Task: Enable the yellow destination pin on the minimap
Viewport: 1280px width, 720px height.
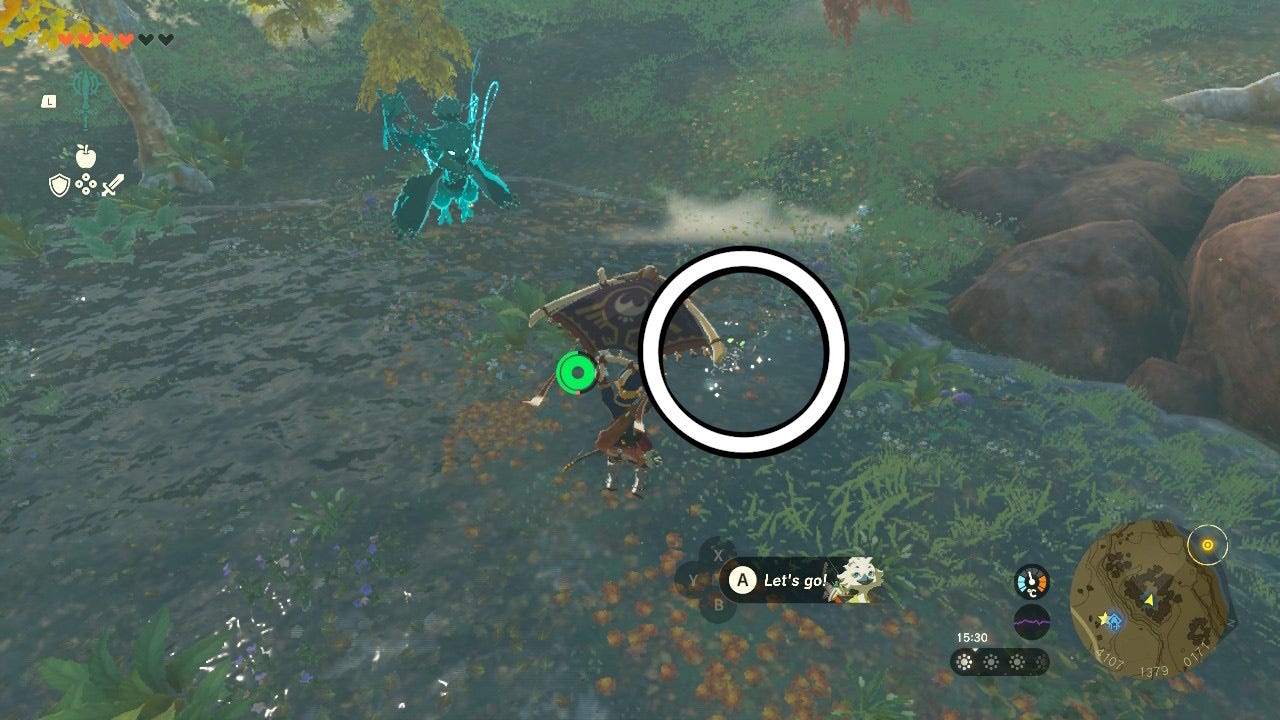Action: tap(1207, 545)
